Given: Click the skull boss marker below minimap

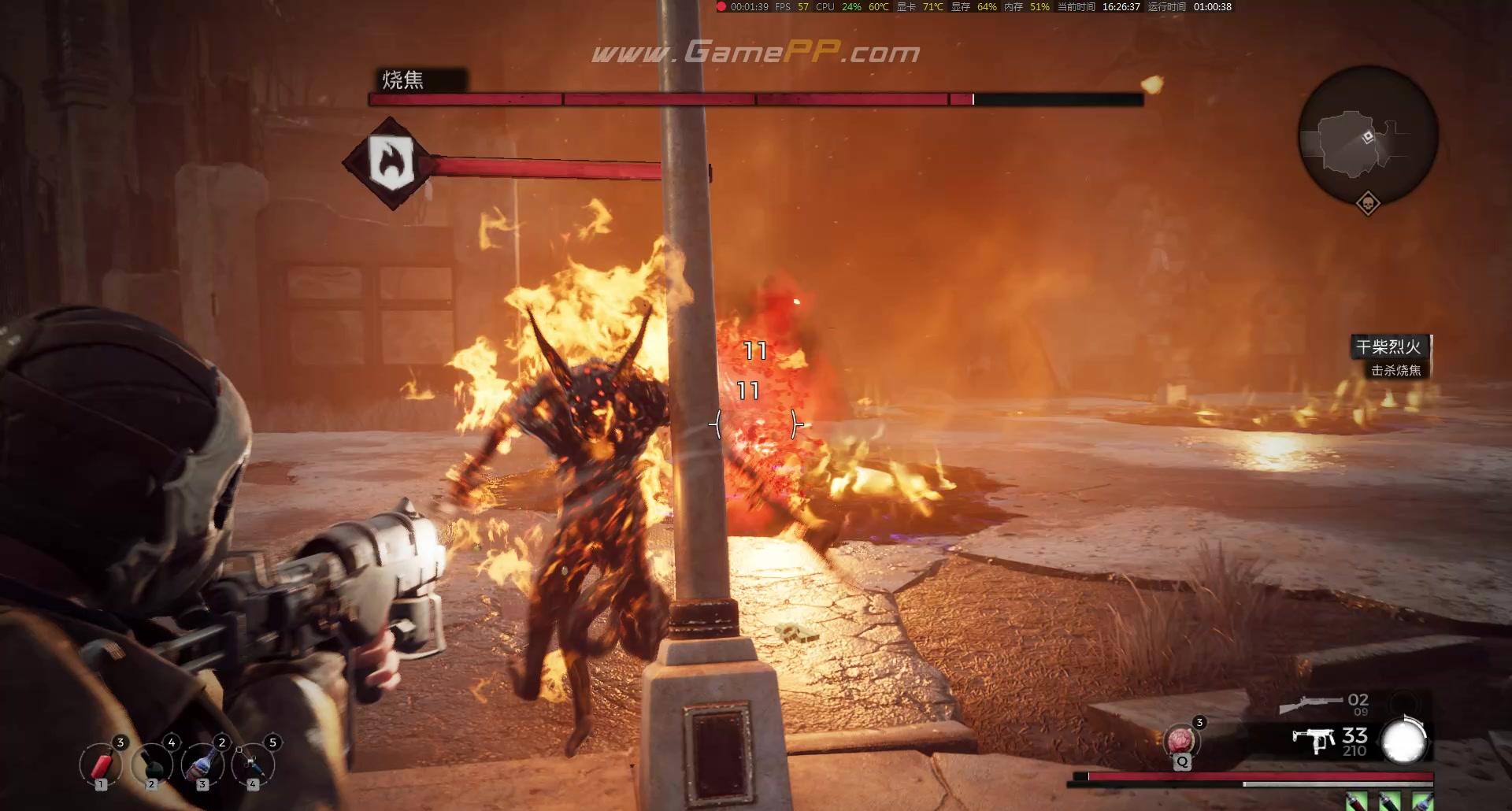Looking at the screenshot, I should coord(1368,204).
